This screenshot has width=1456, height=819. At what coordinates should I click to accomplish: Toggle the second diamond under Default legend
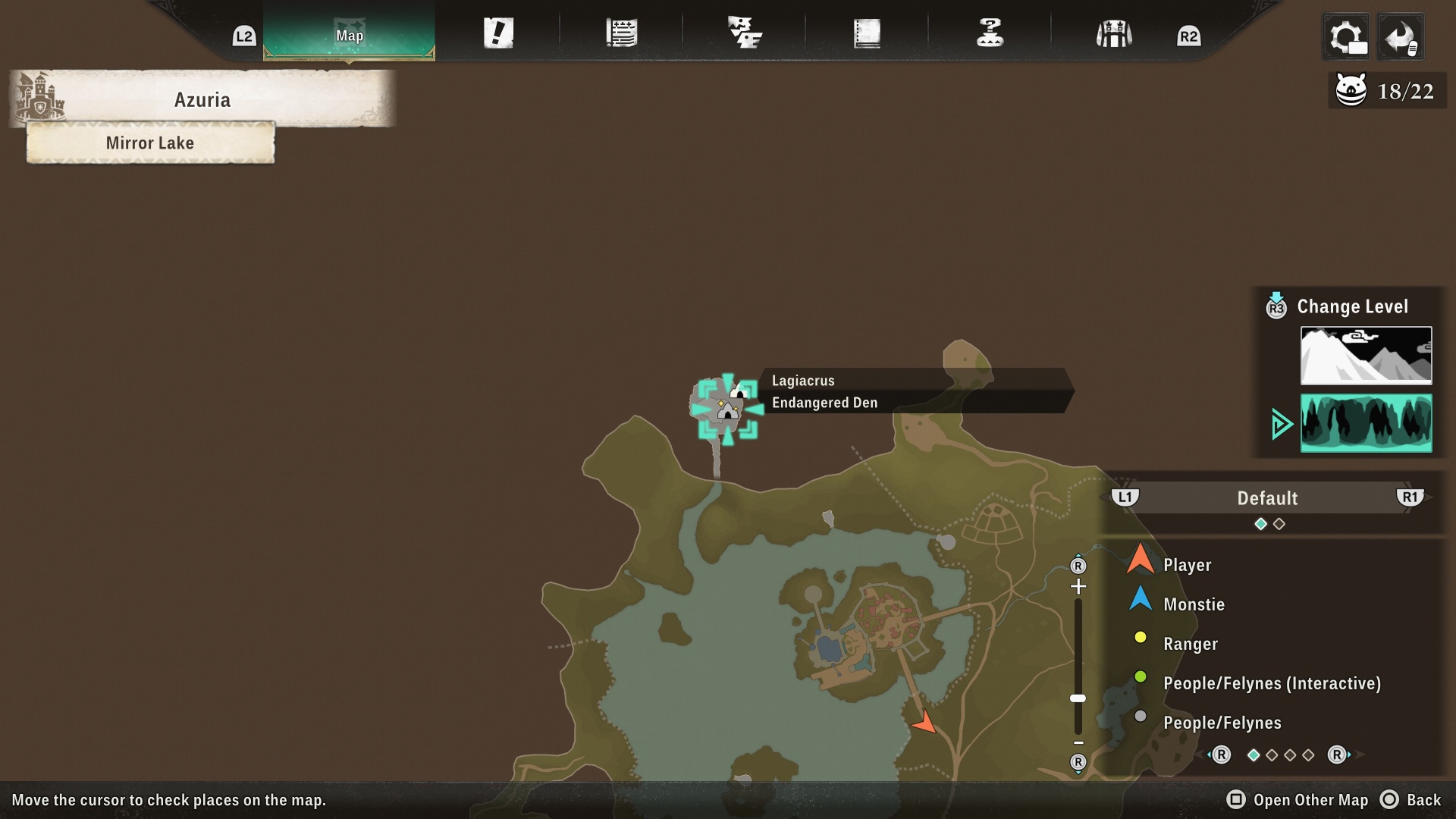coord(1279,523)
